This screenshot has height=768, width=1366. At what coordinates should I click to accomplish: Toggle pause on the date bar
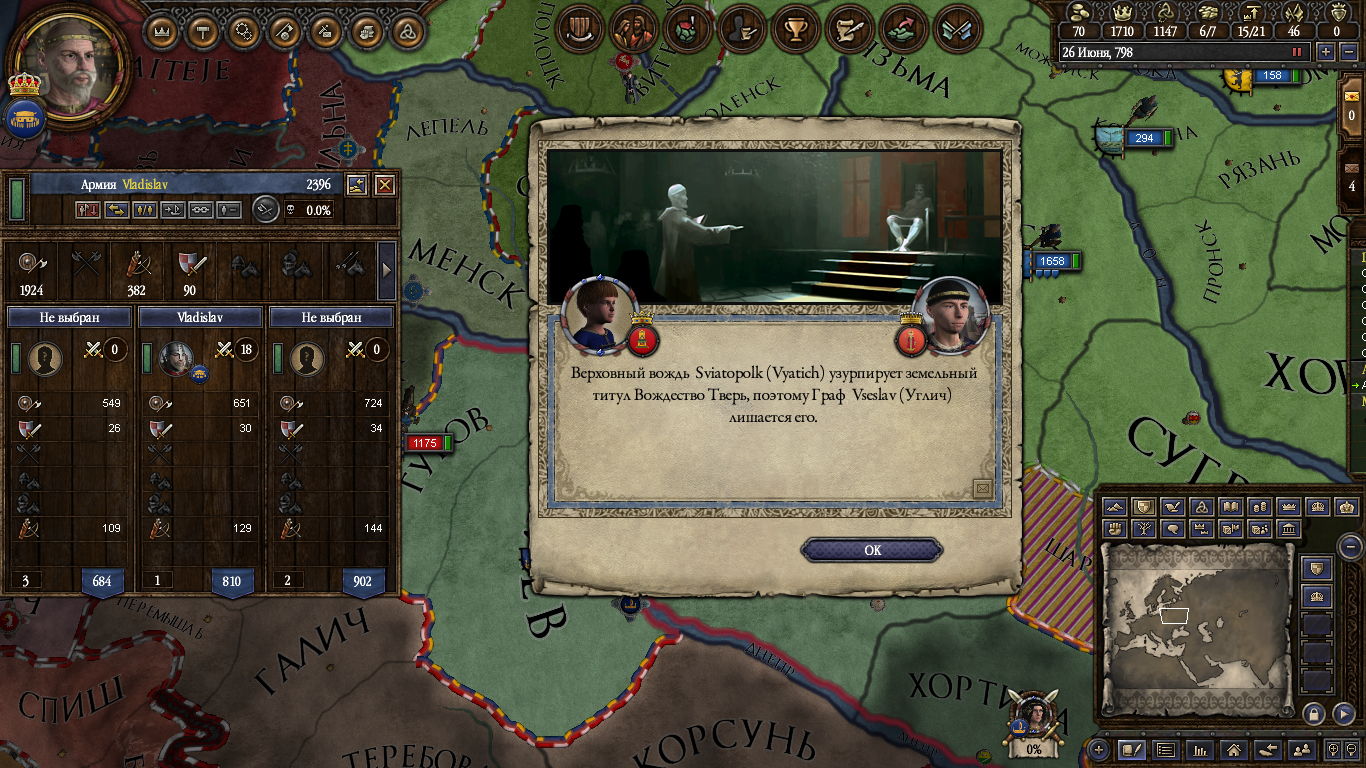pyautogui.click(x=1298, y=52)
